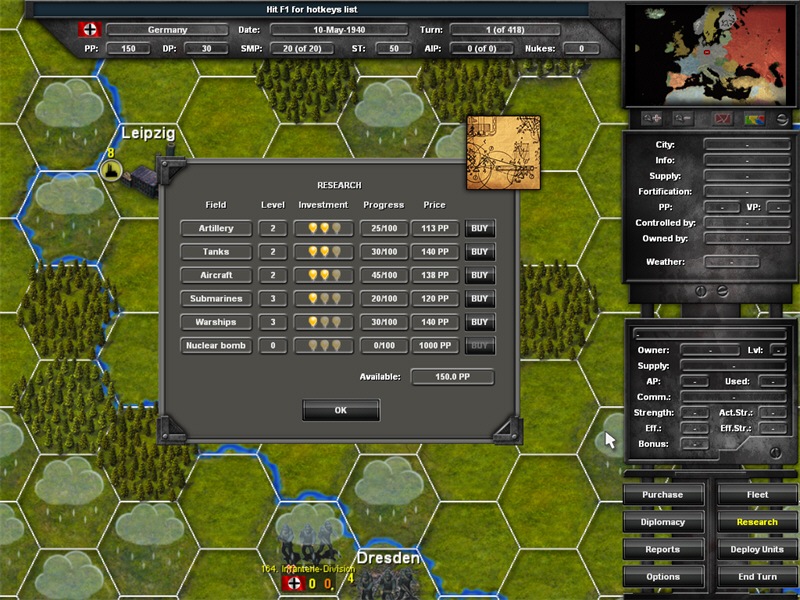800x600 pixels.
Task: Buy Artillery research
Action: click(x=480, y=229)
